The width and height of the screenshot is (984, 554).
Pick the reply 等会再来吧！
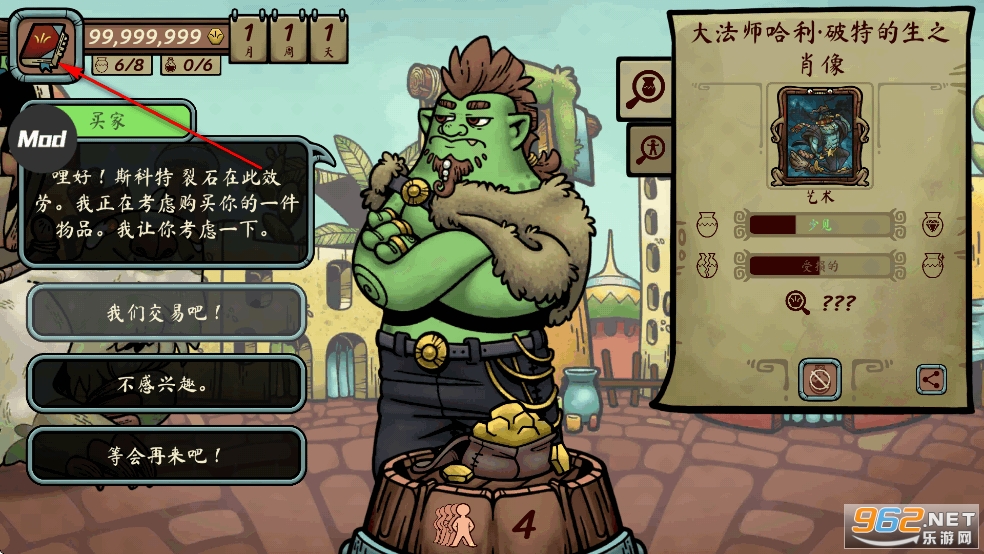click(165, 456)
